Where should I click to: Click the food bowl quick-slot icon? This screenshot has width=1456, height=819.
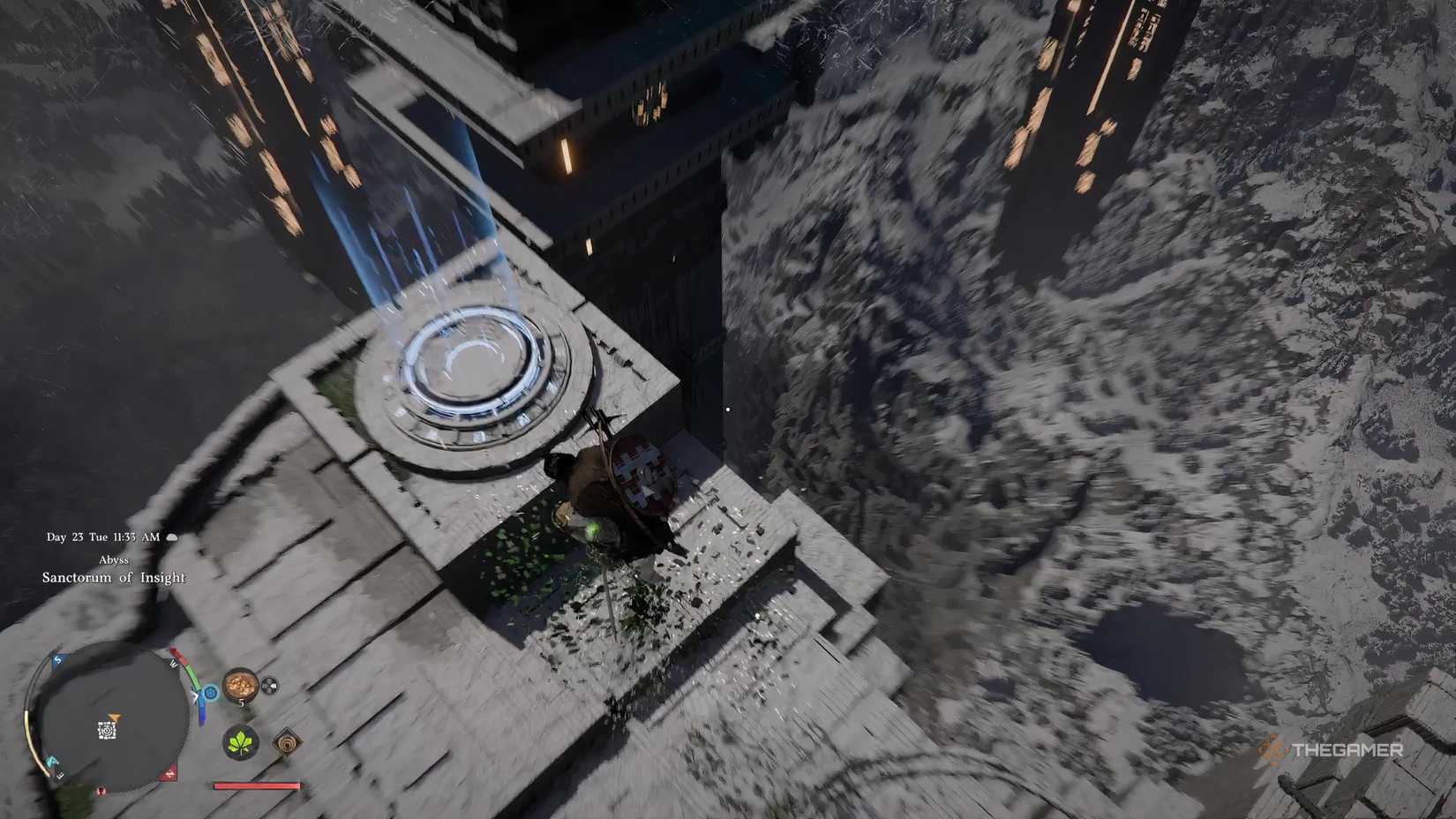(240, 686)
